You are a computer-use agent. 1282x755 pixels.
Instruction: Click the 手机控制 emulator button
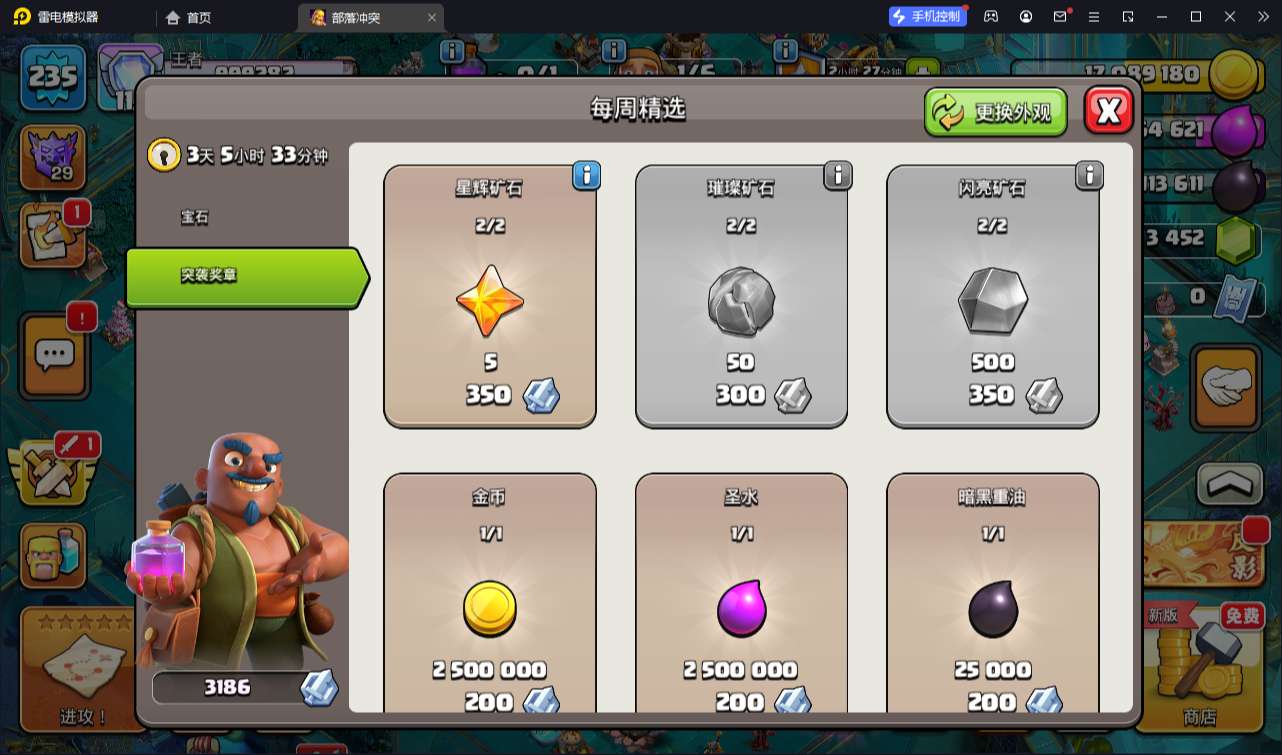coord(927,16)
